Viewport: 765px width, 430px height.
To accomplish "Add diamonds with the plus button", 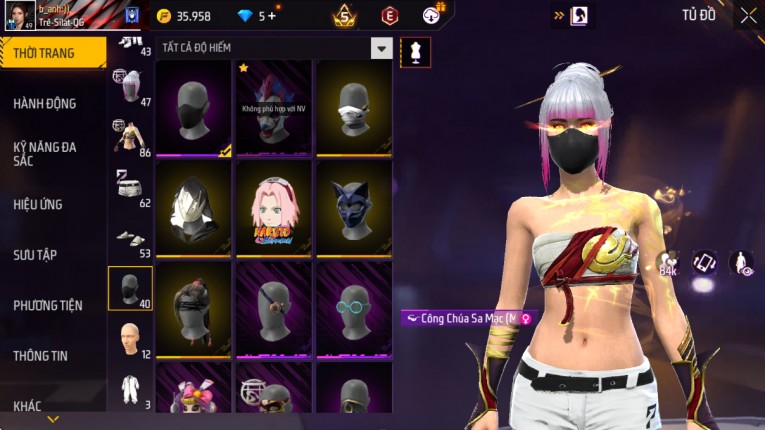I will pos(270,16).
